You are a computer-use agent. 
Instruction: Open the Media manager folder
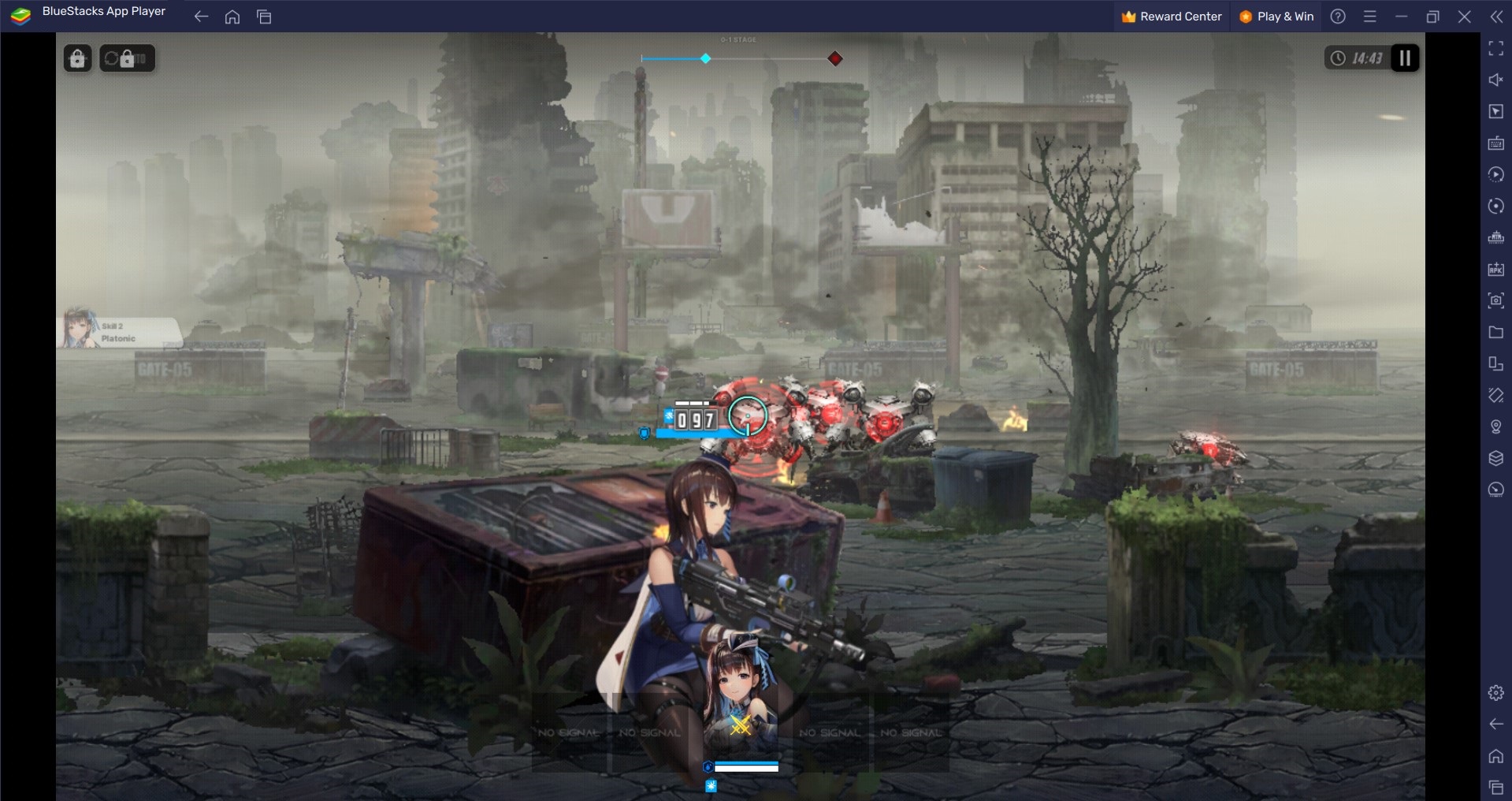coord(1495,331)
